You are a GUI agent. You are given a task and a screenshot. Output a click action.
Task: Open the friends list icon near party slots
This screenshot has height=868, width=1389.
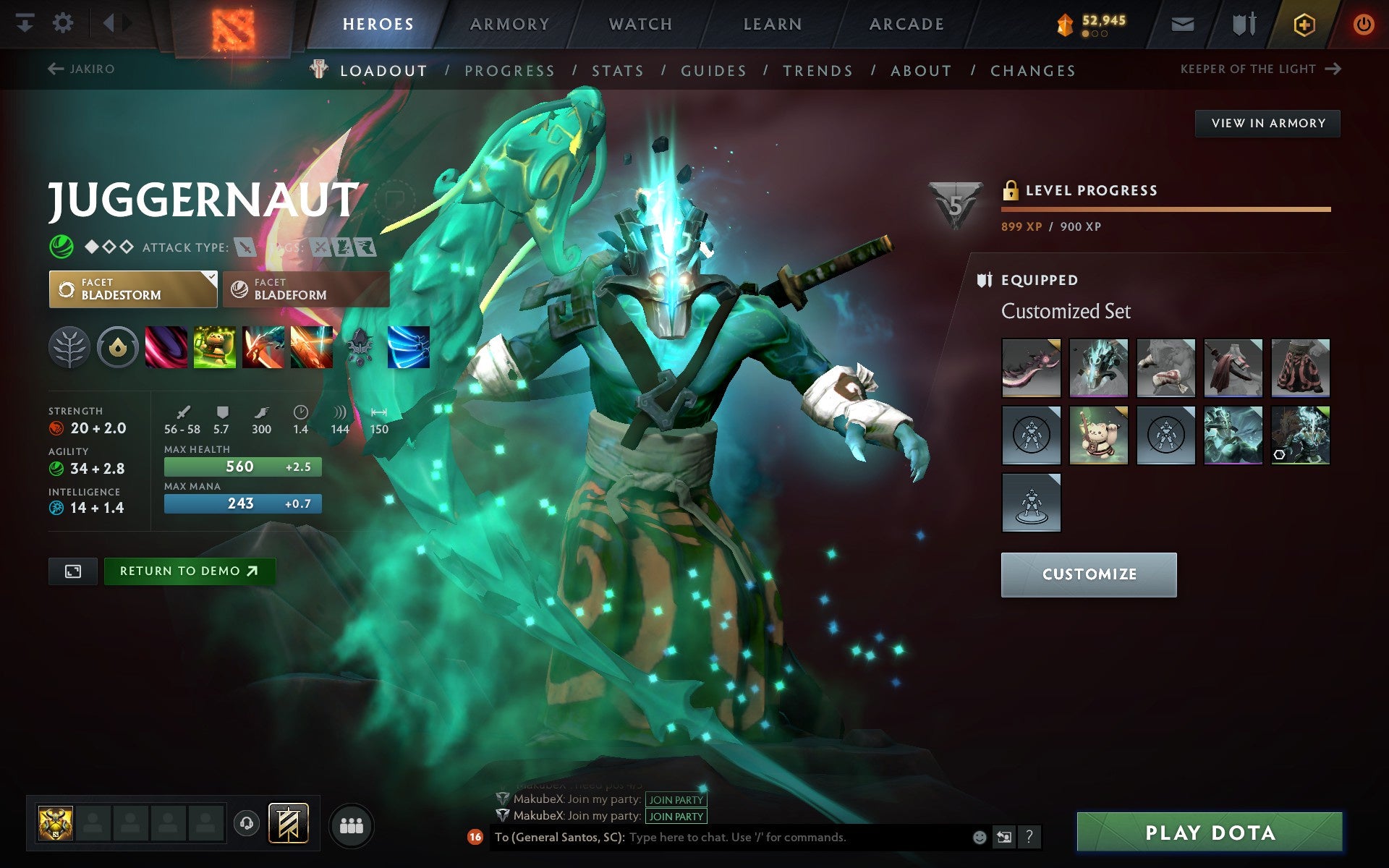coord(351,823)
